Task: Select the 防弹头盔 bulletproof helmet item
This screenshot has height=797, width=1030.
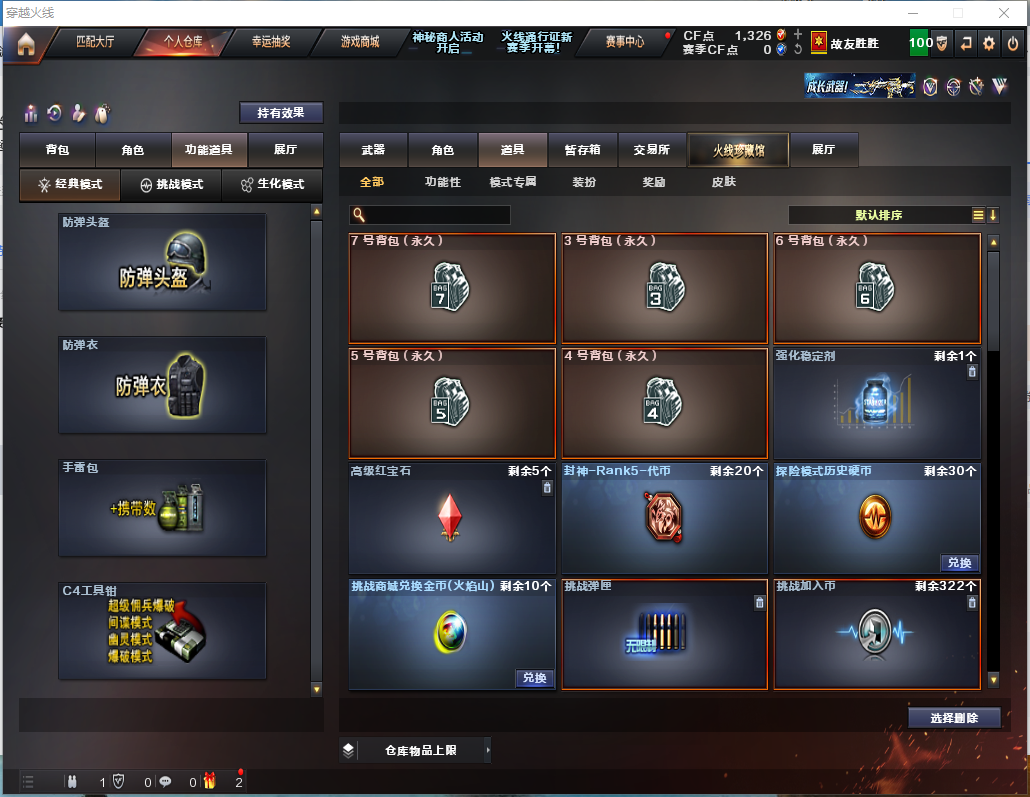Action: [162, 262]
